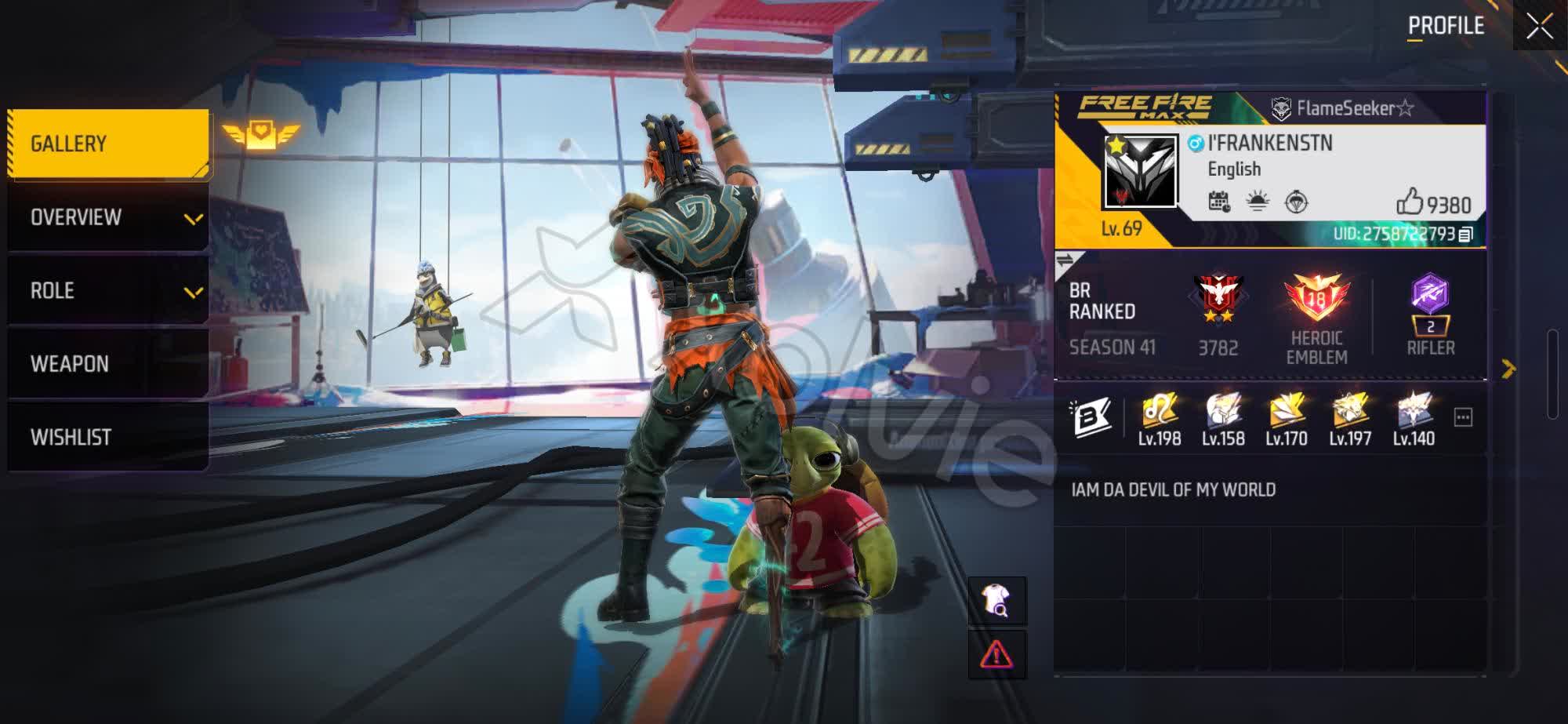The width and height of the screenshot is (1568, 724).
Task: Open the outfit inspect shirt icon
Action: pos(996,601)
